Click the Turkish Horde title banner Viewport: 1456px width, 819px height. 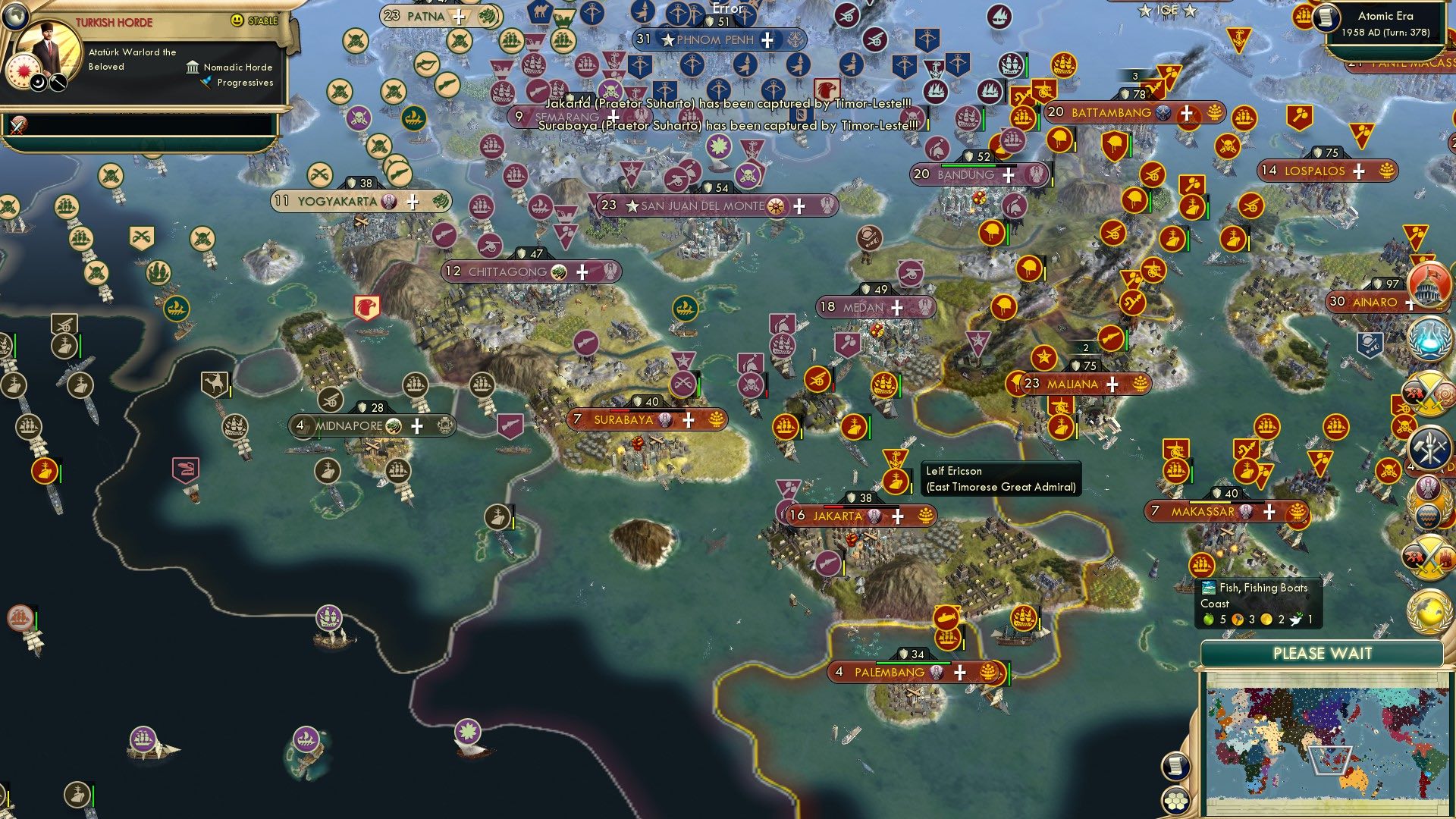(114, 20)
